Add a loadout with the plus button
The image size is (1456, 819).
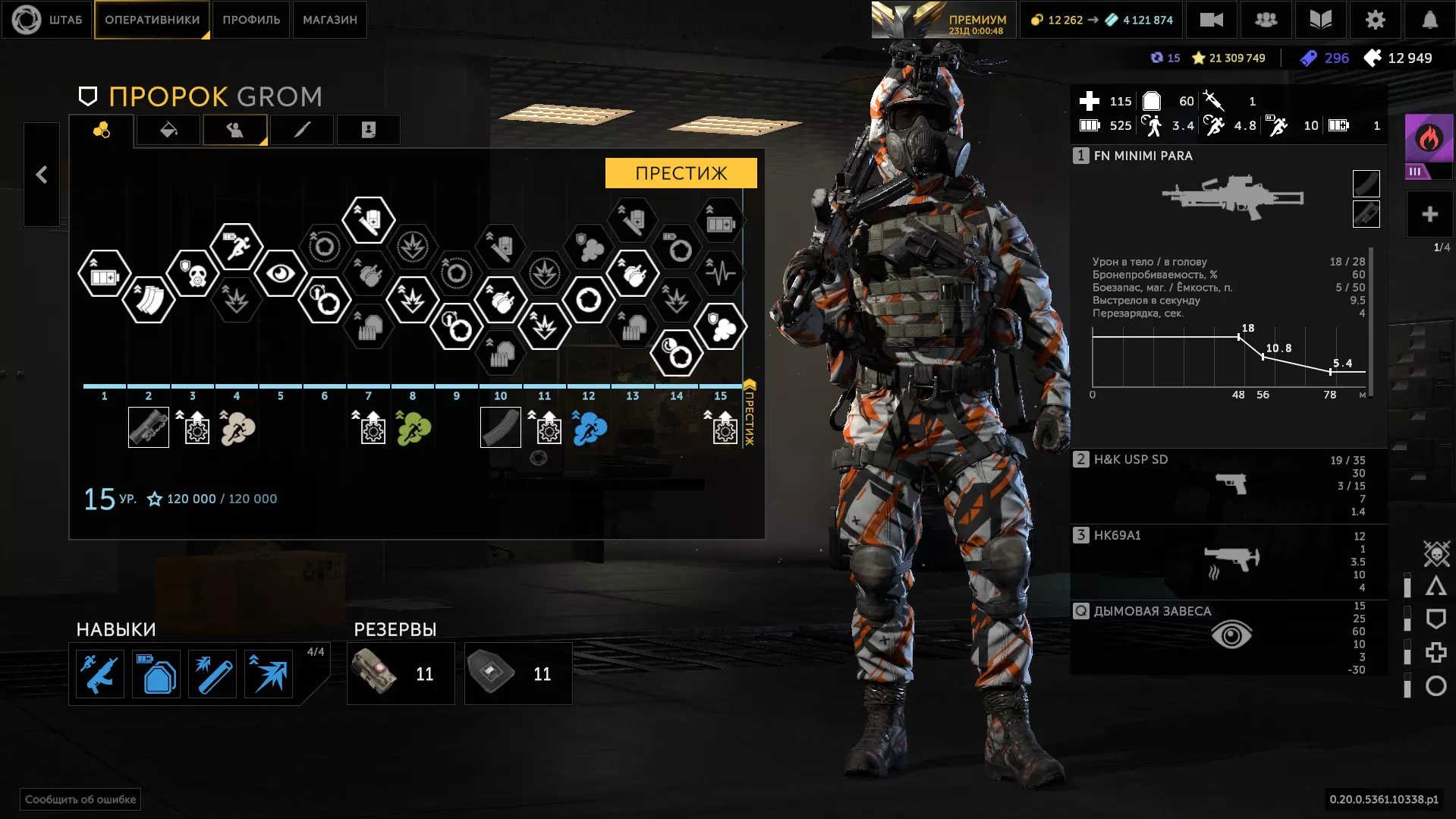[1429, 215]
